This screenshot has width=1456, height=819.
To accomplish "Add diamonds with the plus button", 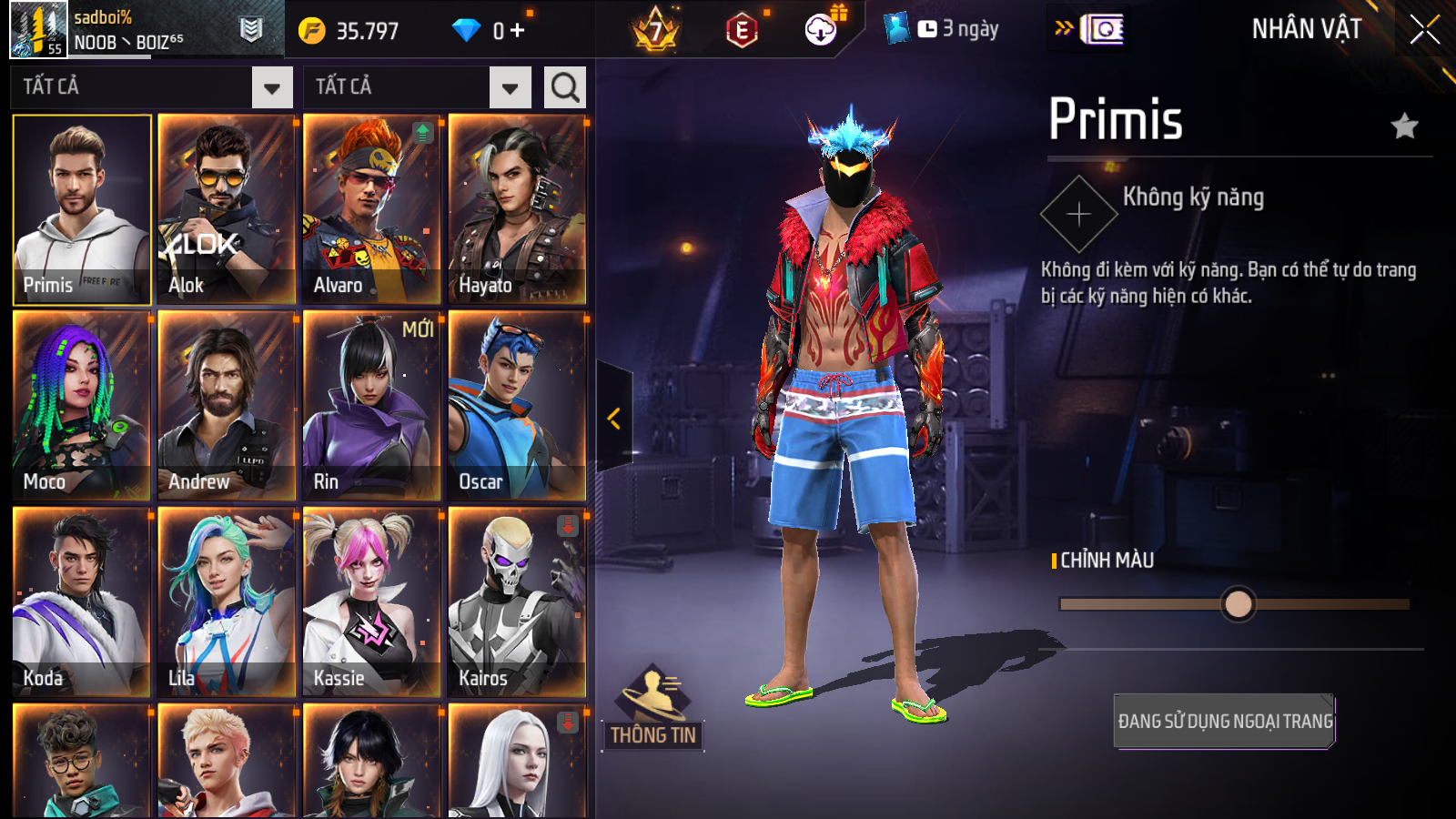I will [517, 31].
